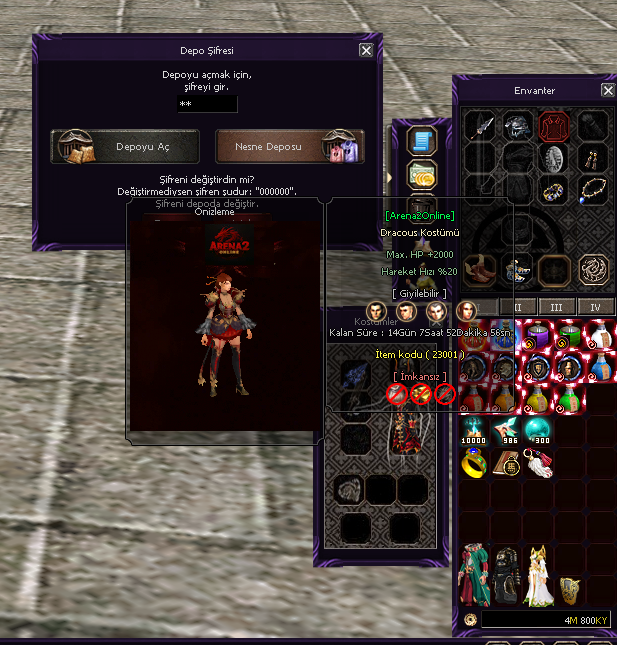617x645 pixels.
Task: Open the Nesne Deposu storage
Action: click(x=290, y=147)
